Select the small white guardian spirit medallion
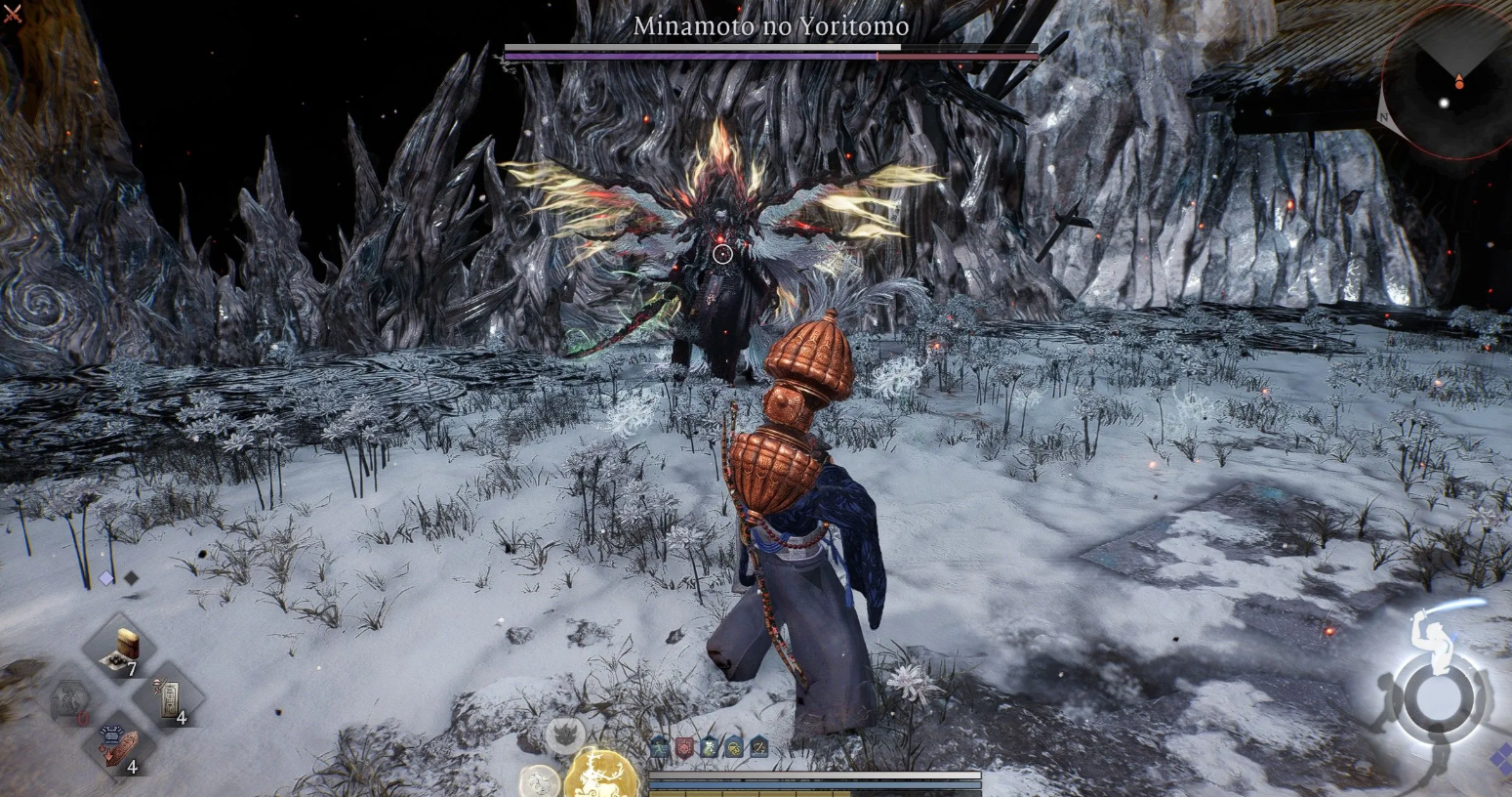 click(539, 780)
